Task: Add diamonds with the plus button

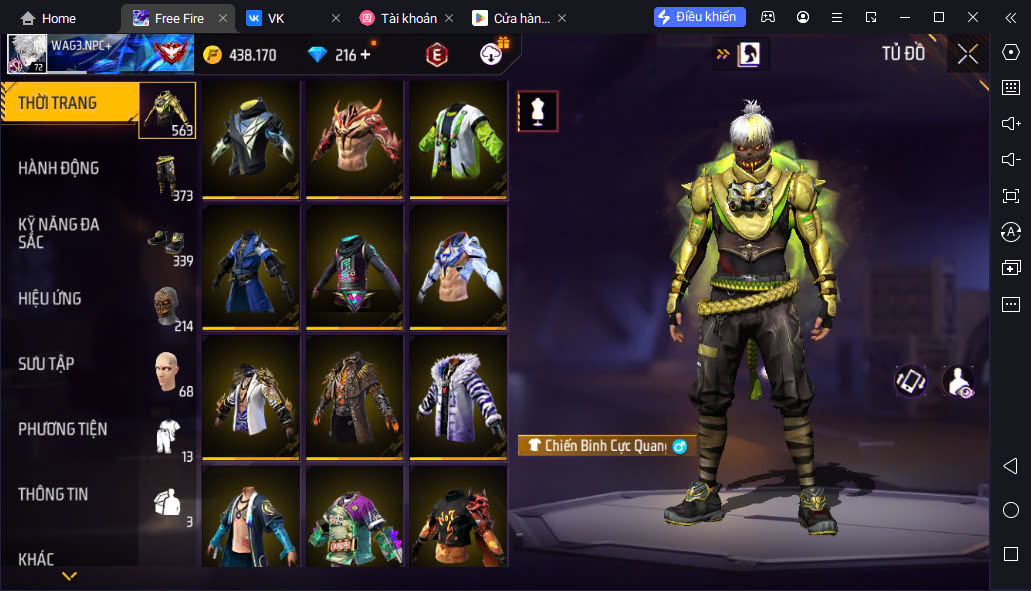Action: coord(365,55)
